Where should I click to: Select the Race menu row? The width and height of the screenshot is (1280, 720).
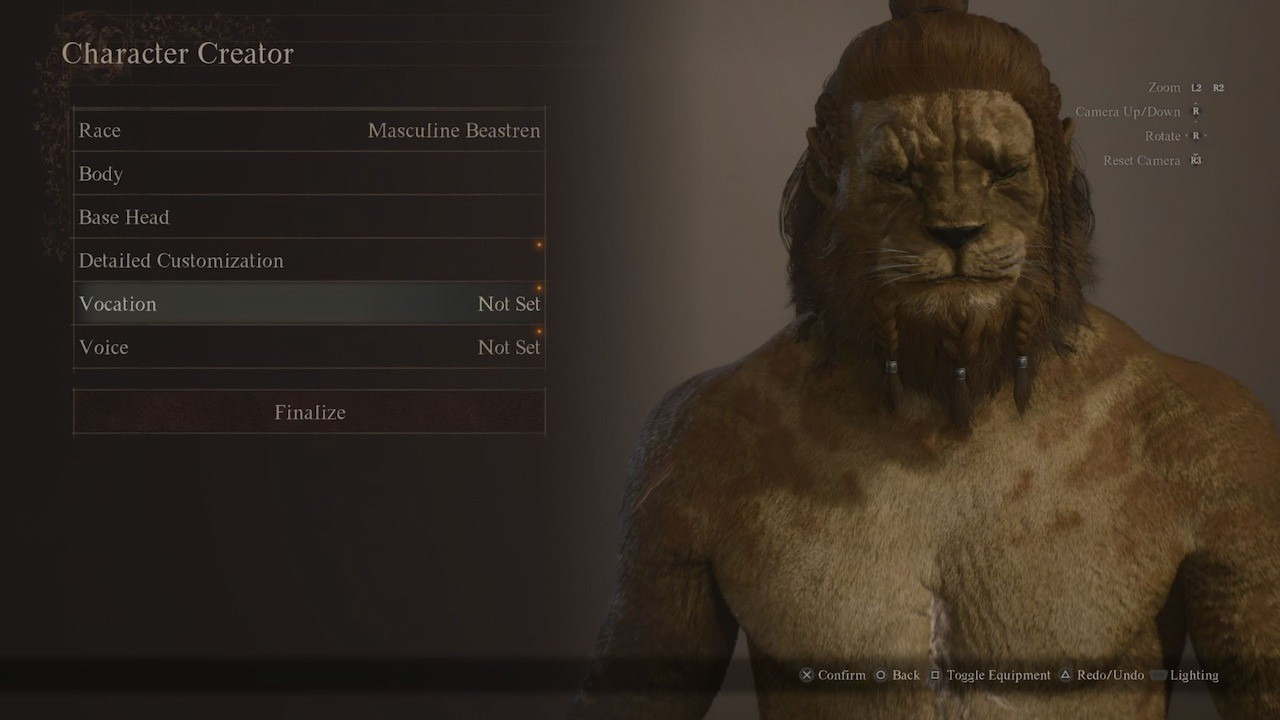309,131
